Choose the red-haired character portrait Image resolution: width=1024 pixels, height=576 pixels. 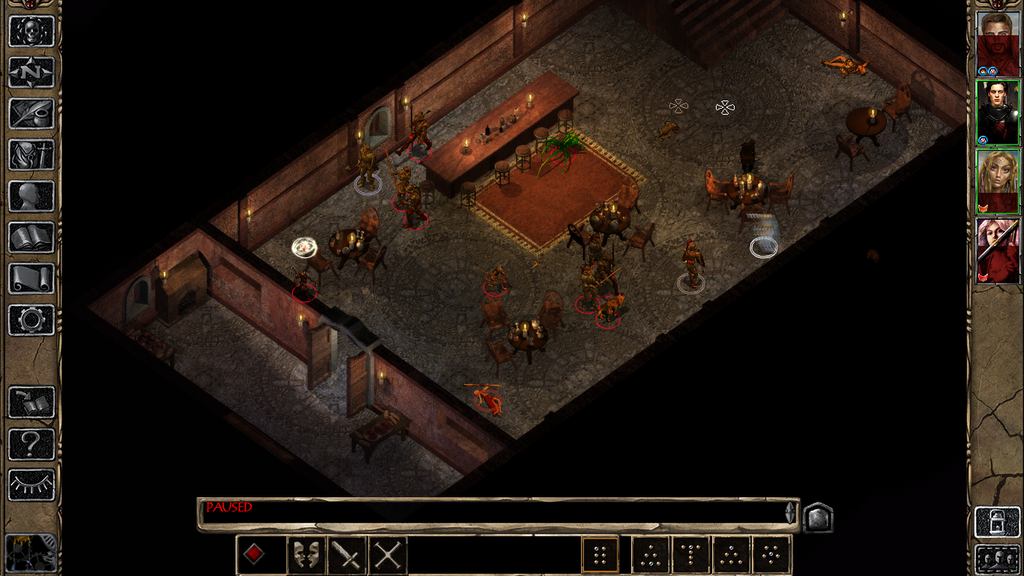tap(997, 250)
